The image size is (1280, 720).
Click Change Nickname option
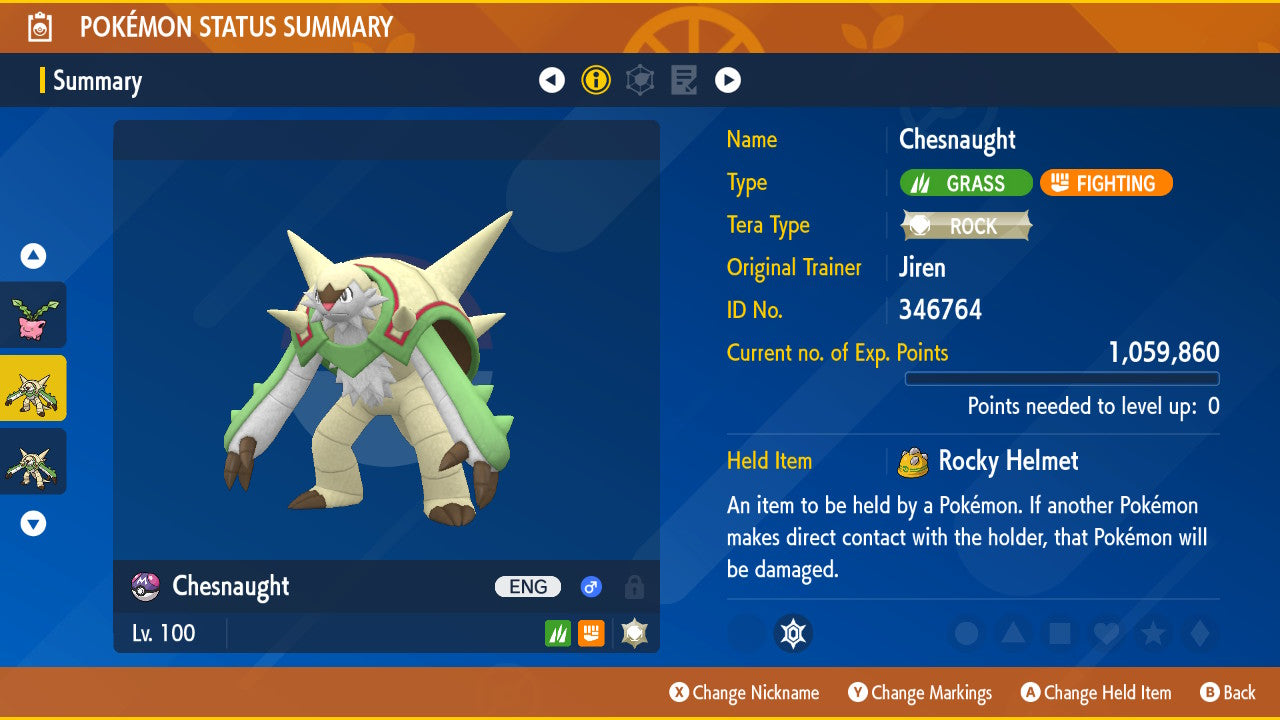click(x=744, y=693)
